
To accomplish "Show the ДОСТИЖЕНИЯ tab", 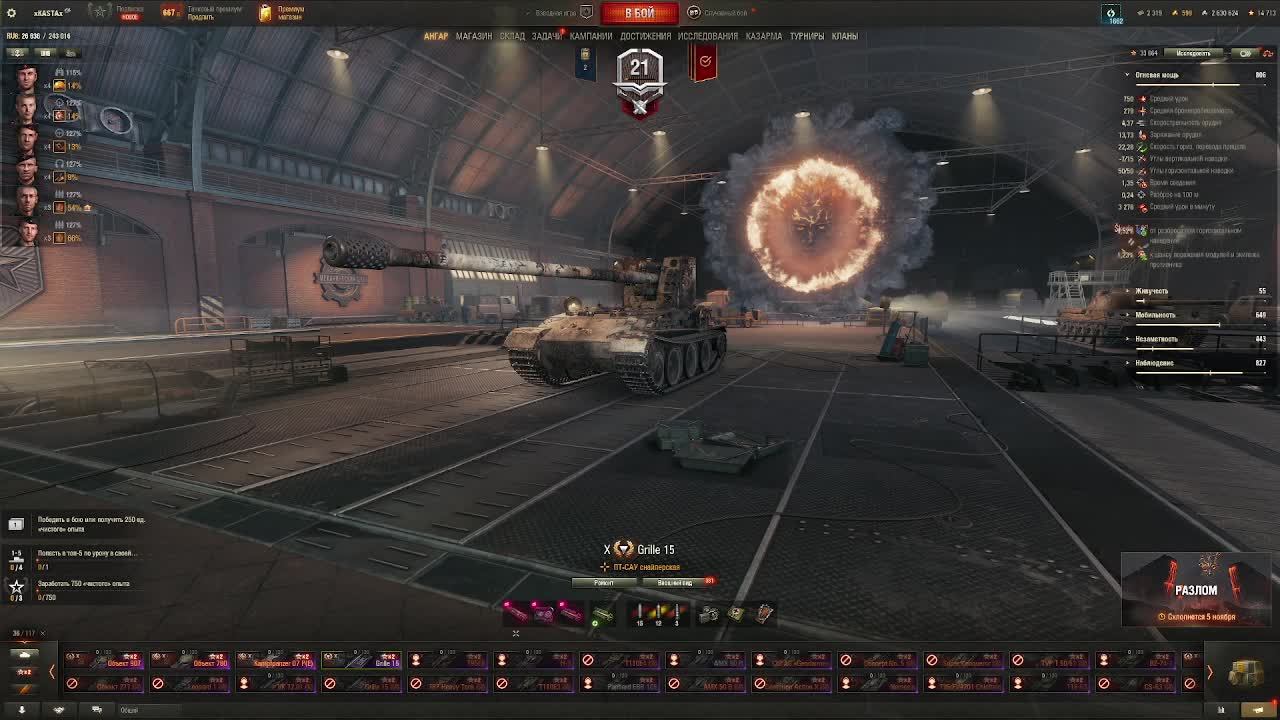I will coord(645,36).
